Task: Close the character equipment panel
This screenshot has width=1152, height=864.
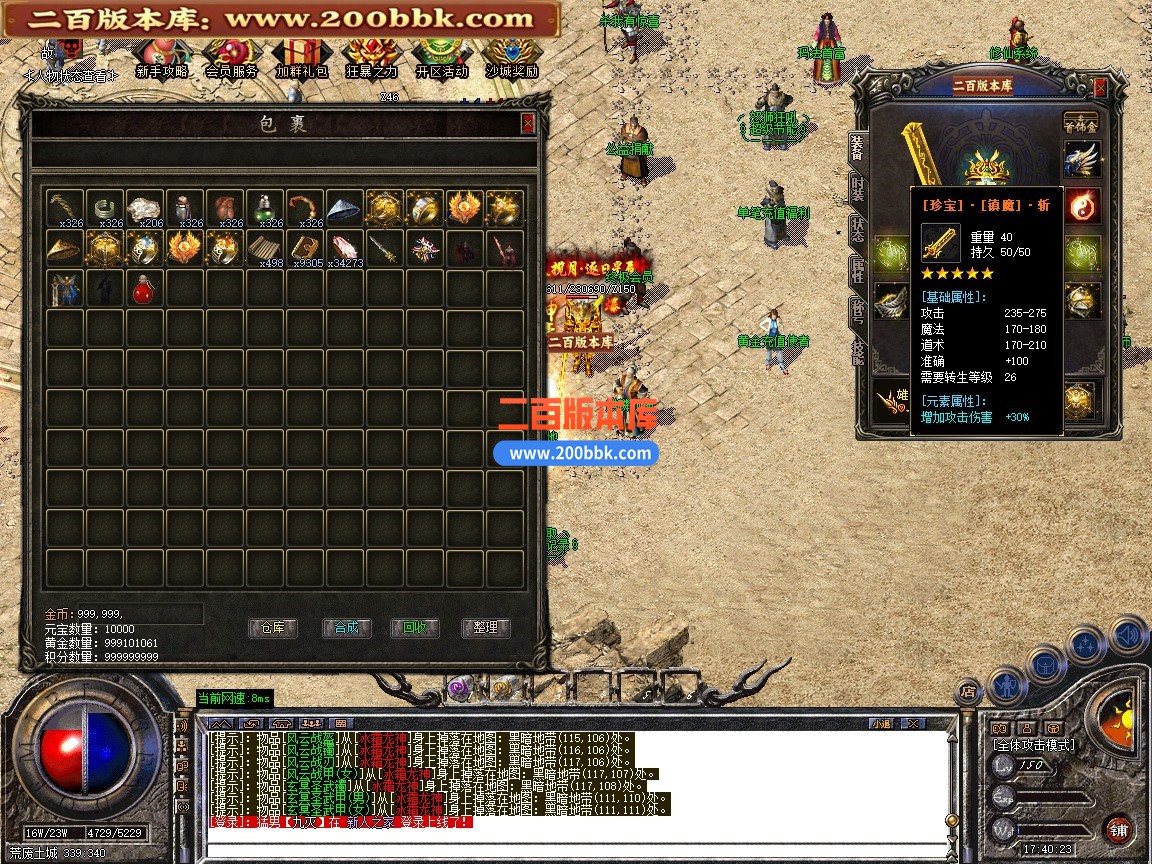Action: point(1100,88)
